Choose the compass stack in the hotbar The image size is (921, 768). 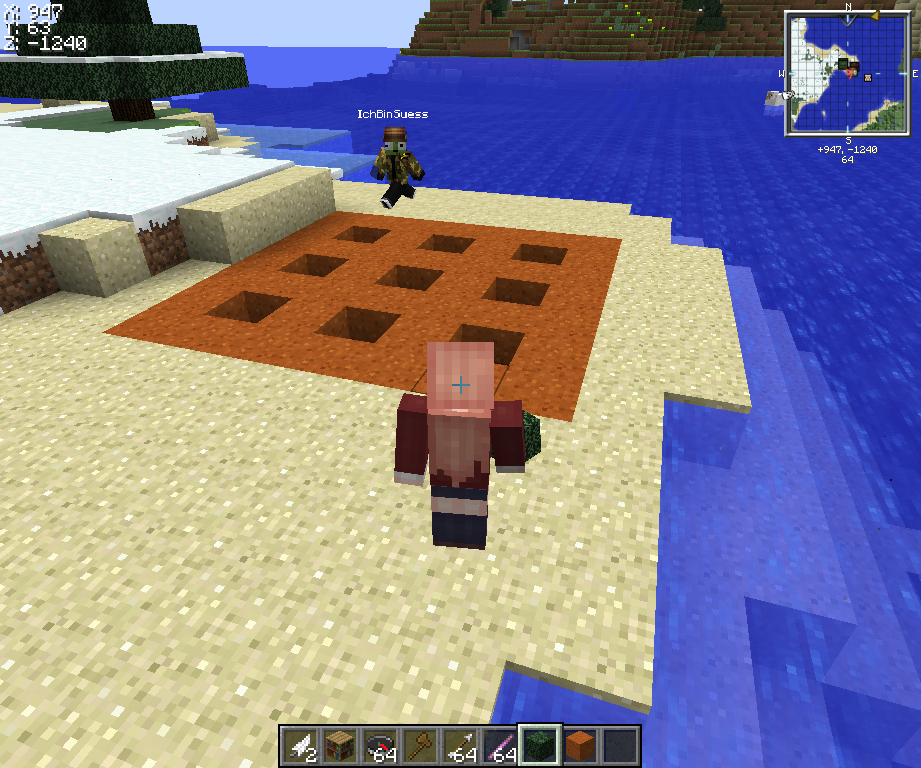pyautogui.click(x=380, y=746)
